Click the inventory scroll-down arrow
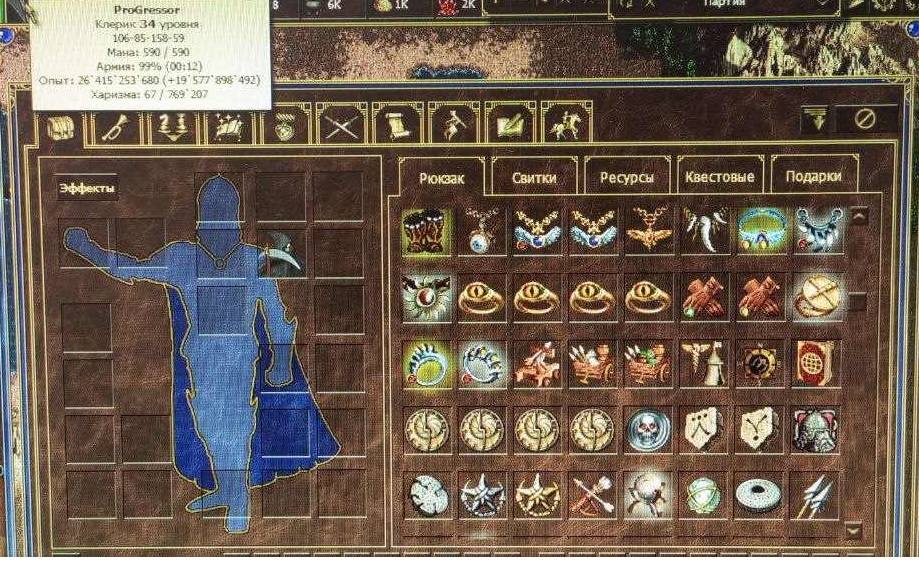Image resolution: width=919 pixels, height=562 pixels. (x=853, y=528)
